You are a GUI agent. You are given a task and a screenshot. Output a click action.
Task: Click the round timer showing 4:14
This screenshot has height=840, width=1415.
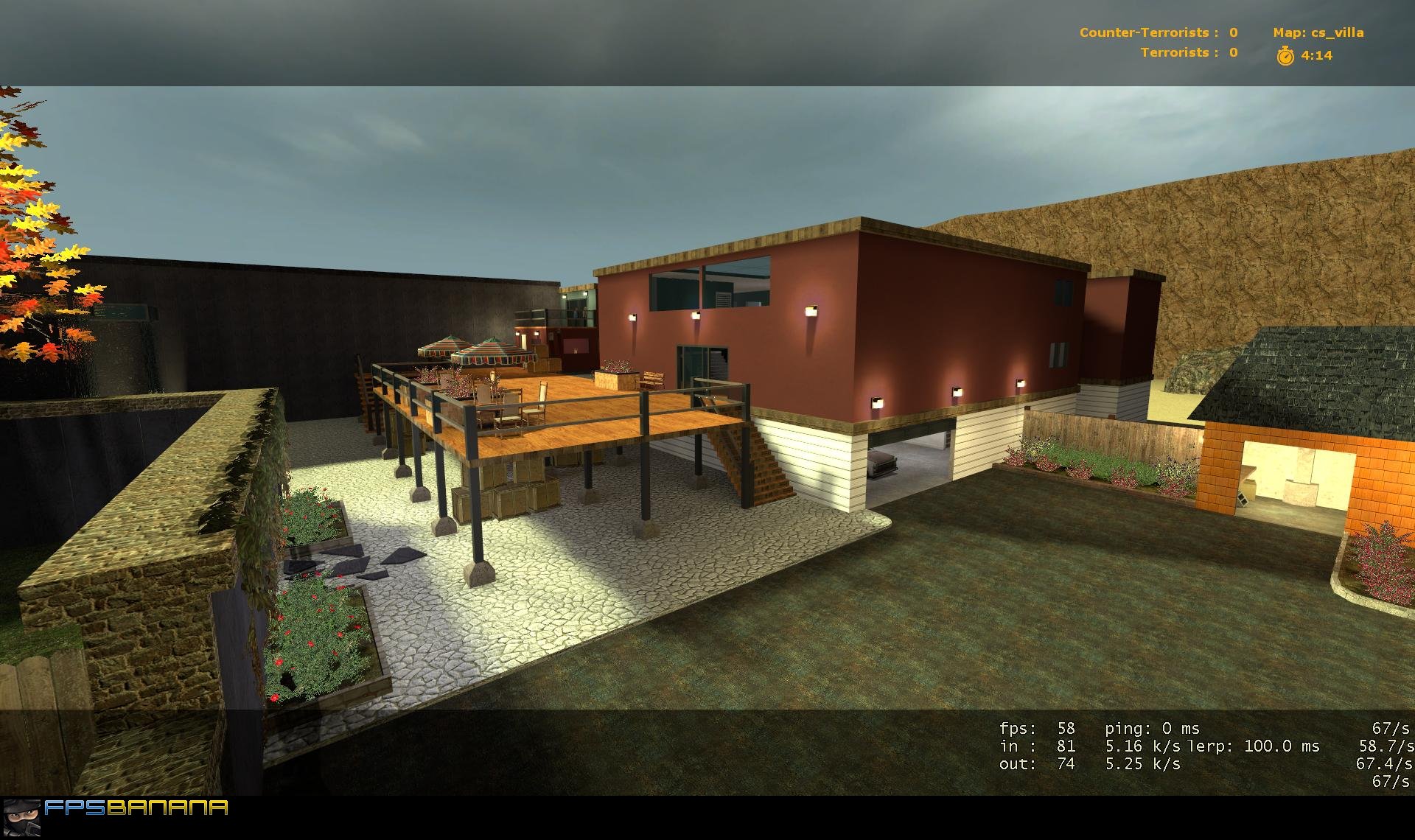pyautogui.click(x=1316, y=54)
